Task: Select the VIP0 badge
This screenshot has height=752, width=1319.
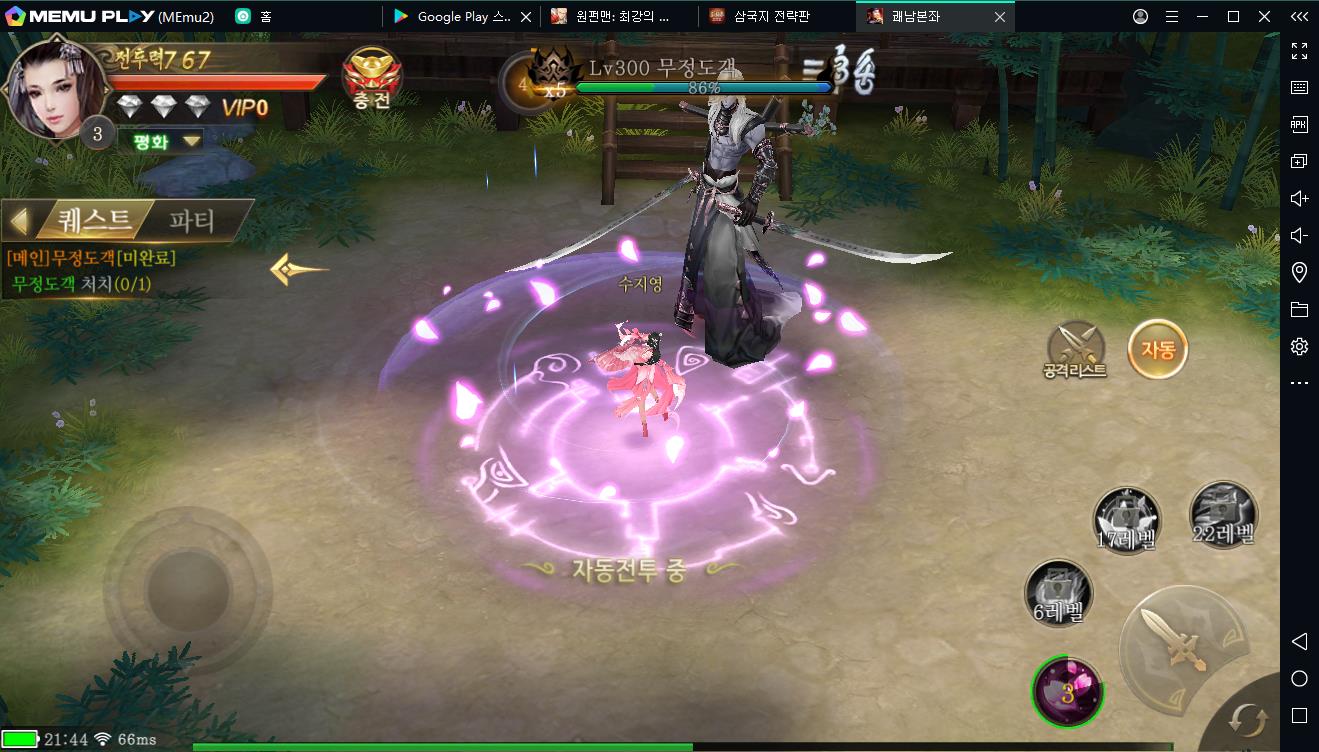Action: (x=244, y=107)
